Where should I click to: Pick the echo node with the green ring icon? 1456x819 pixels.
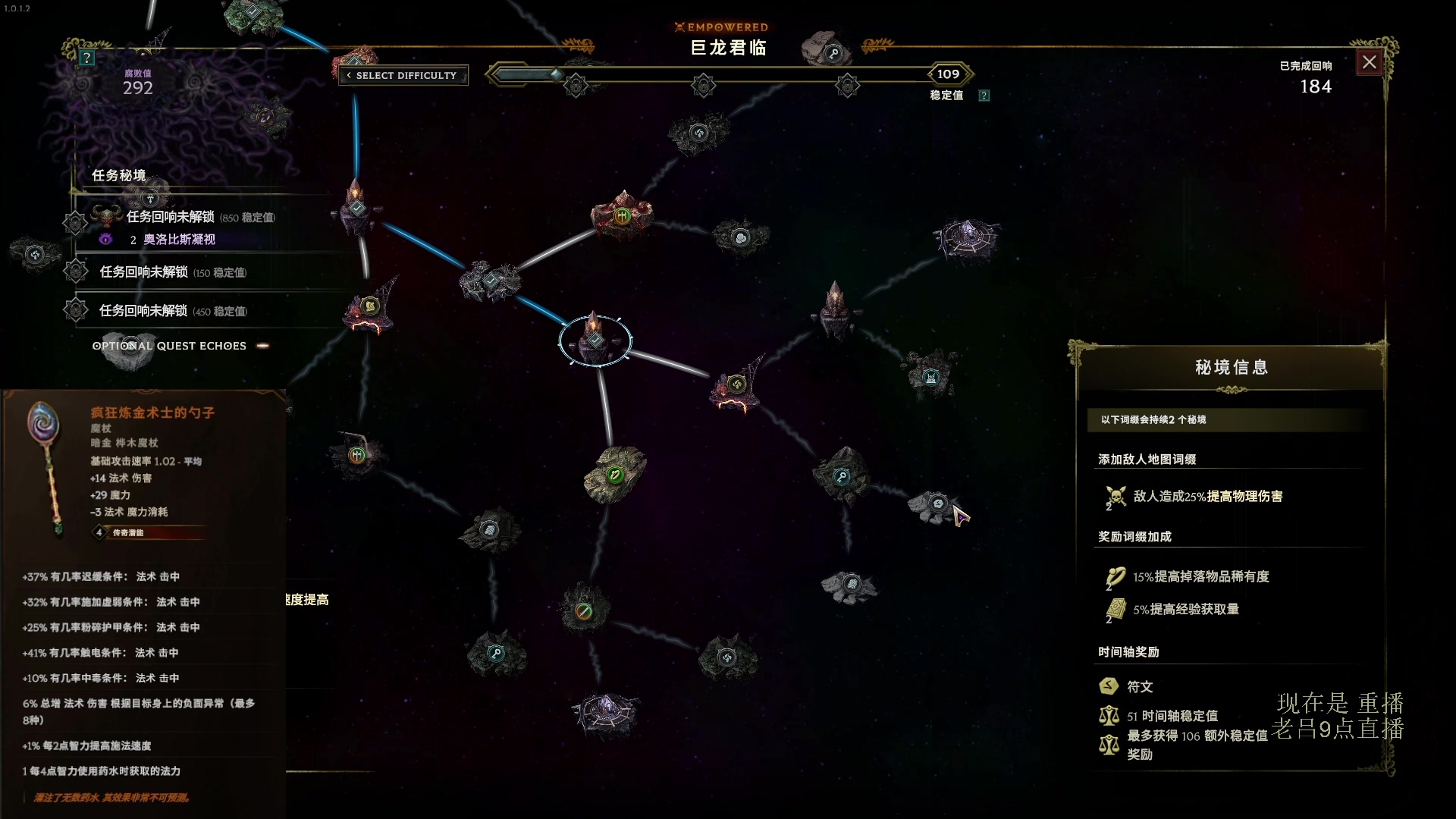click(615, 475)
